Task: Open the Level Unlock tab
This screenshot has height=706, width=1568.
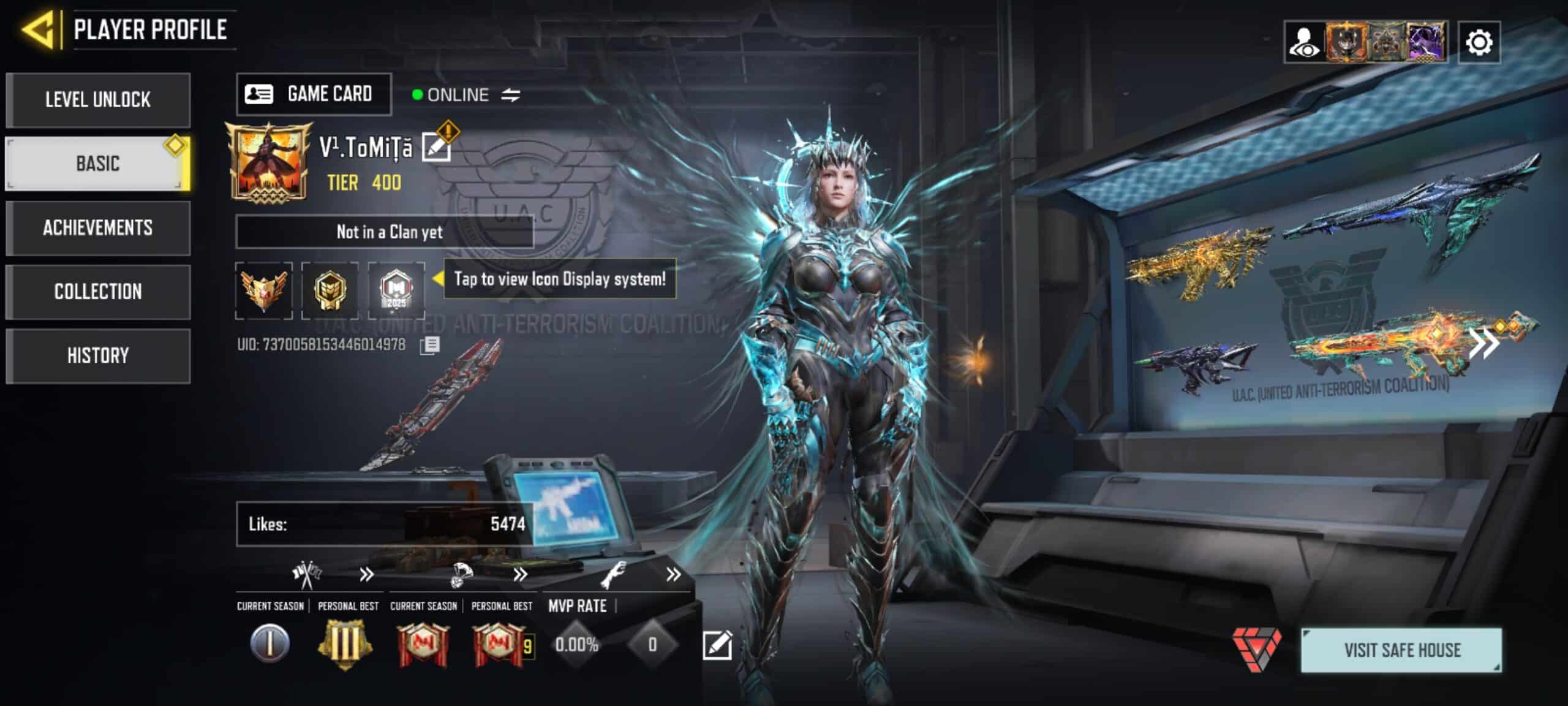Action: click(x=98, y=100)
